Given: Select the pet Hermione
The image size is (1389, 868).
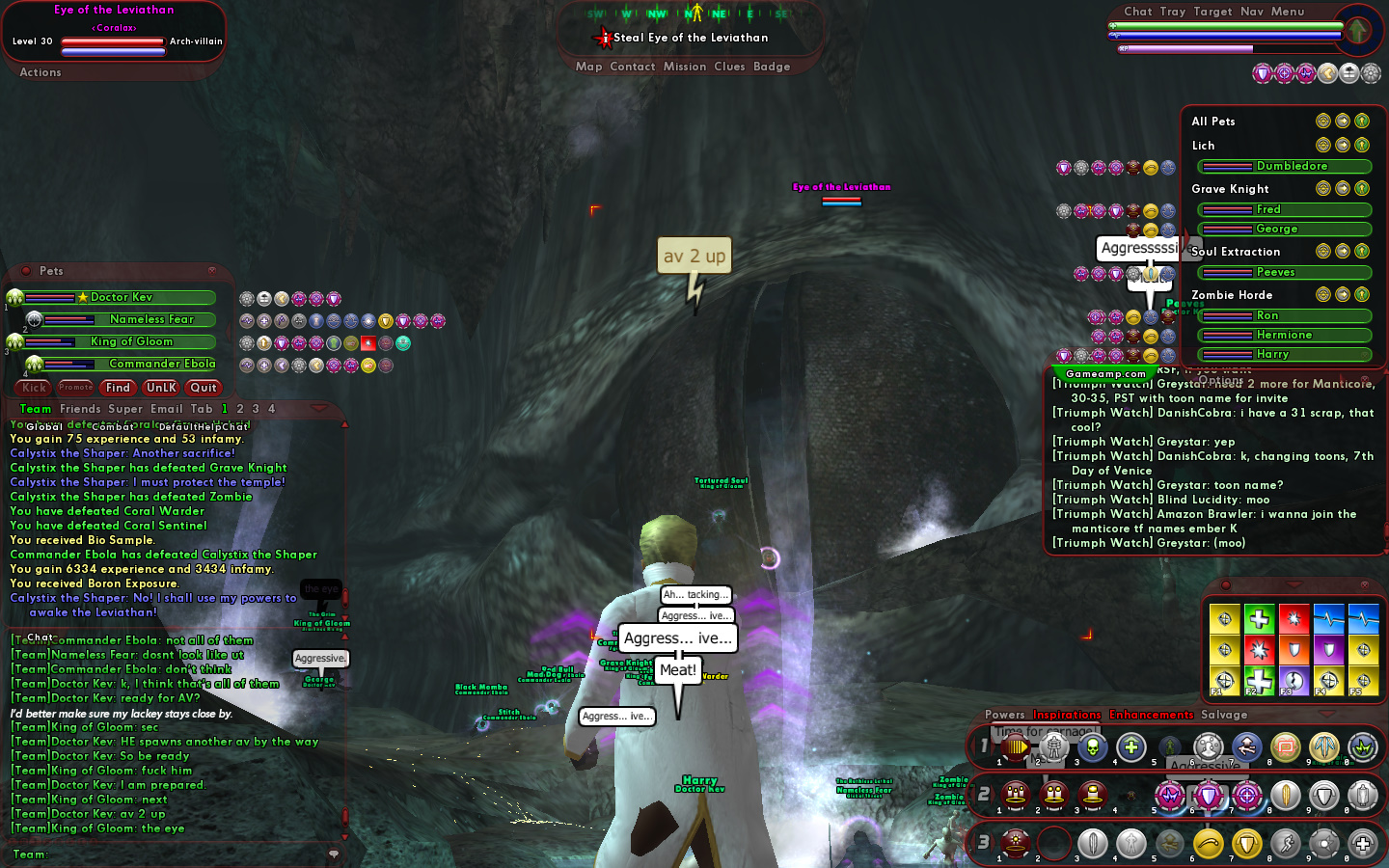Looking at the screenshot, I should (x=1284, y=335).
